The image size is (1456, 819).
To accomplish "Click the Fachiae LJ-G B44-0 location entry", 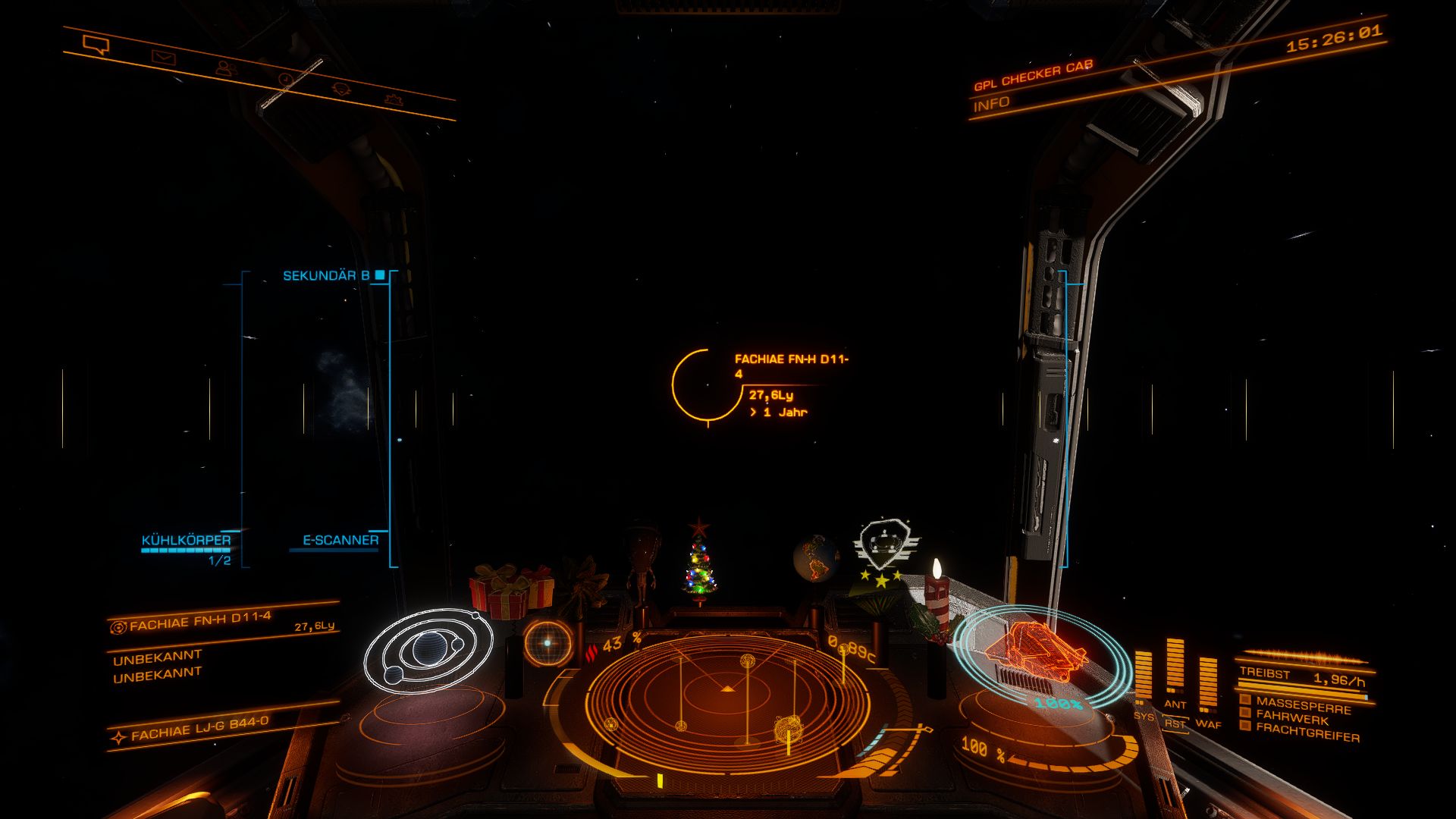I will tap(199, 727).
